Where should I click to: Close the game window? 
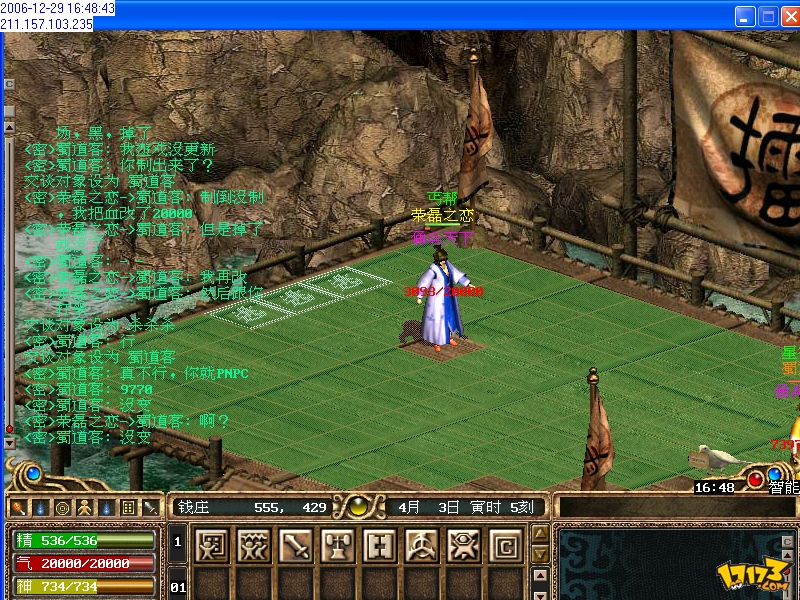coord(789,16)
